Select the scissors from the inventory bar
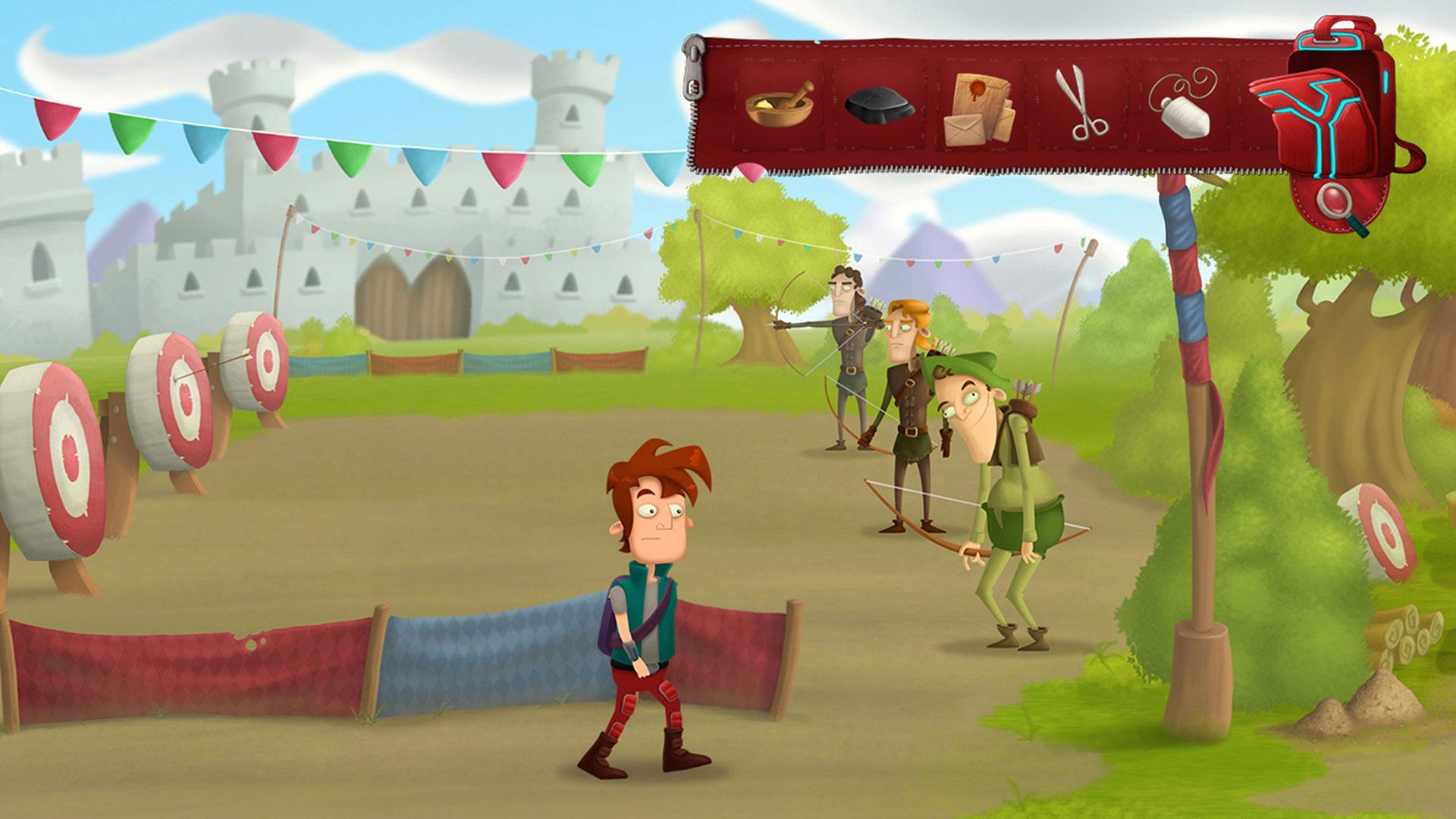 [x=1082, y=106]
